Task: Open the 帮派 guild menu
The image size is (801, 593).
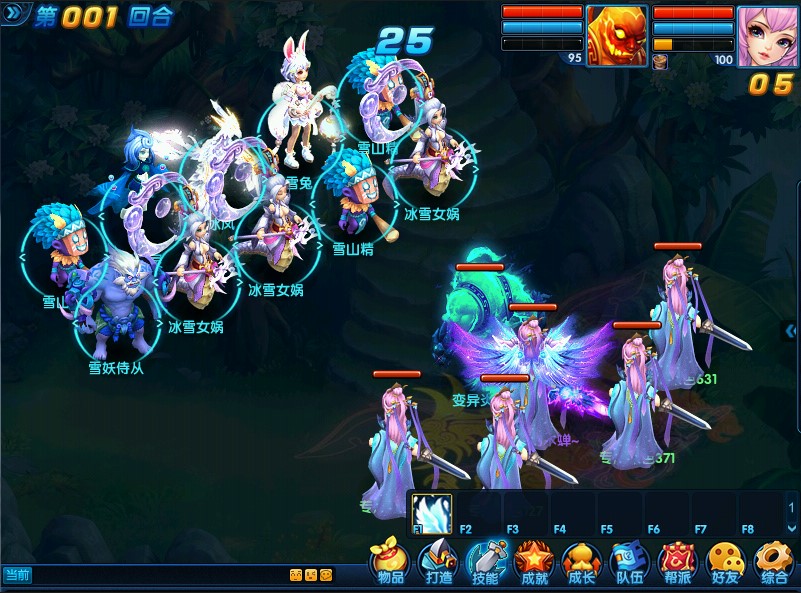Action: [678, 562]
